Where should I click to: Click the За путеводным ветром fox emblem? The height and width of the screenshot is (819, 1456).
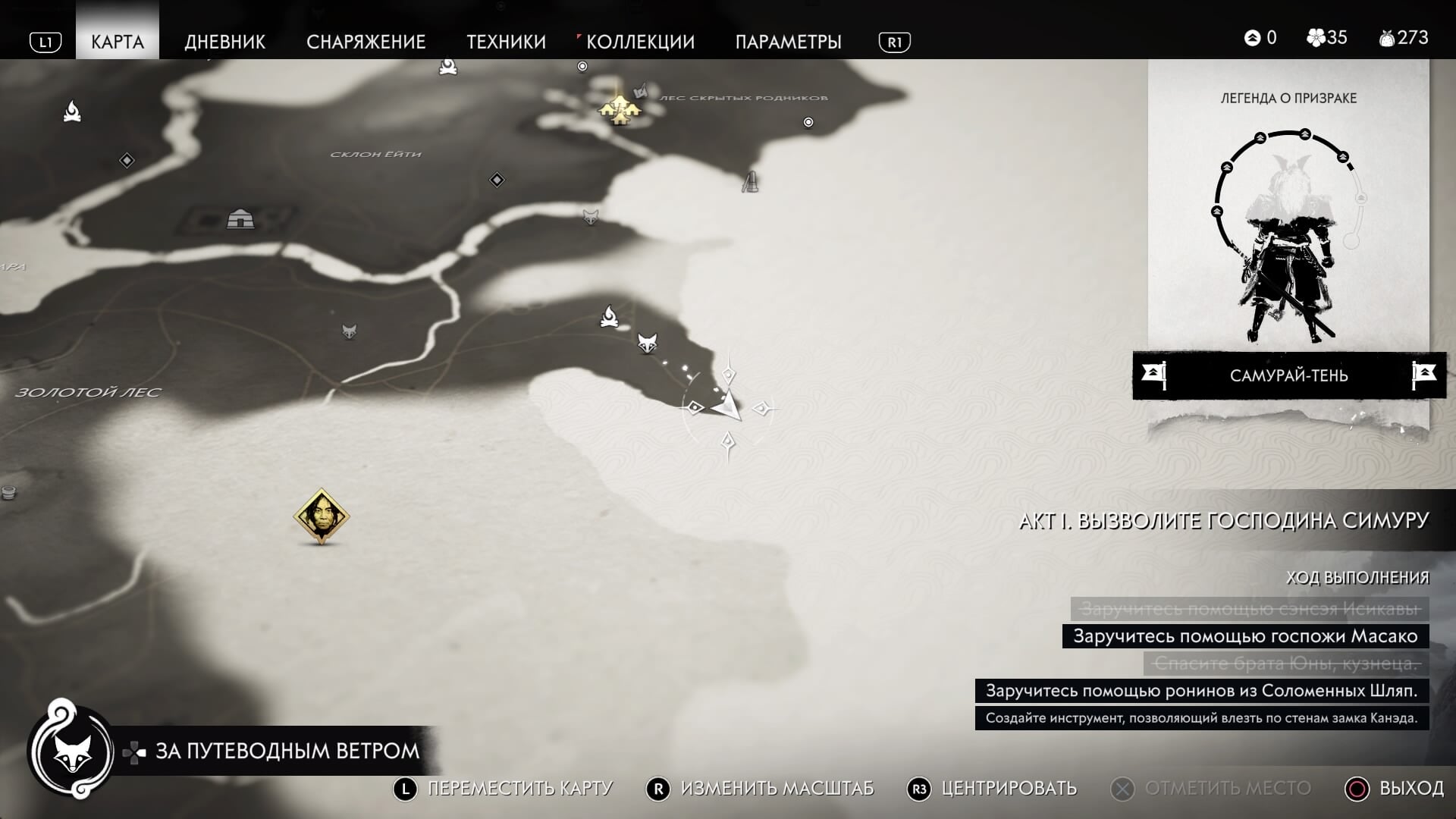(73, 752)
